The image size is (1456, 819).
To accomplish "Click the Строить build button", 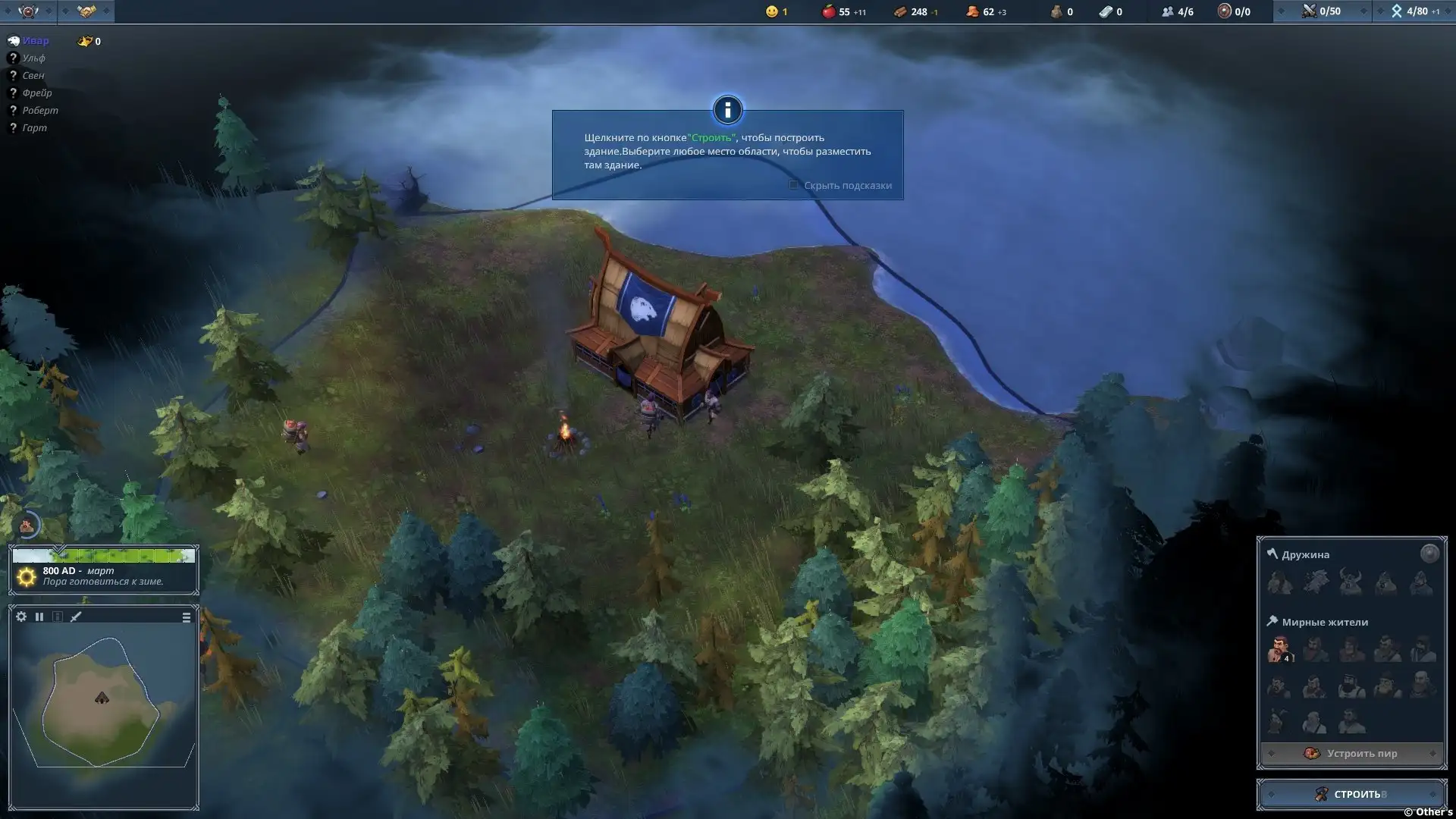I will point(1351,794).
